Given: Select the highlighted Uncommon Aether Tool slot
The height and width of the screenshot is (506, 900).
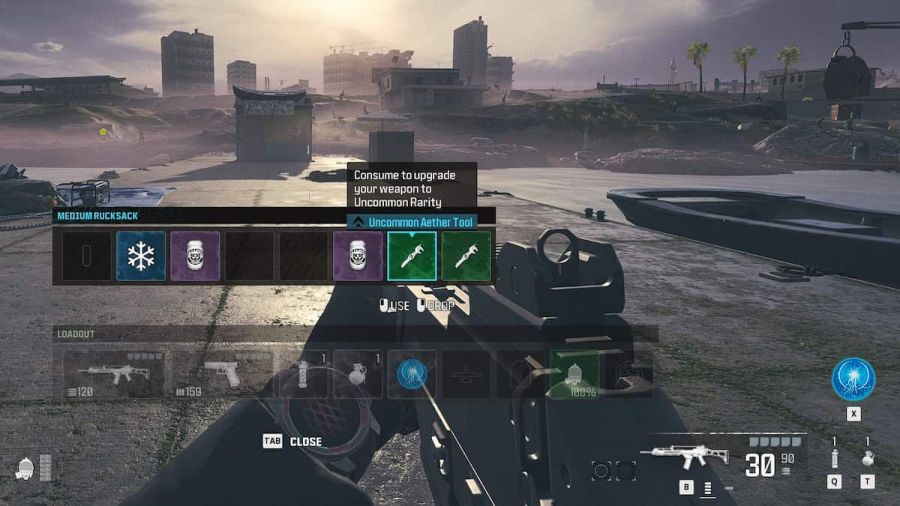Looking at the screenshot, I should pos(412,256).
